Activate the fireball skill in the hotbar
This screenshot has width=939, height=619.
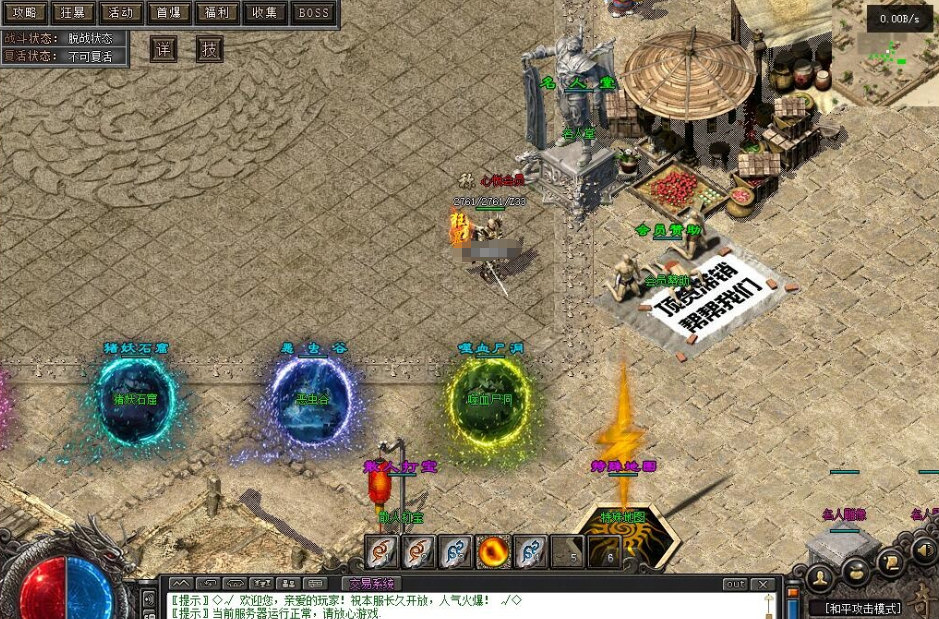pos(493,551)
